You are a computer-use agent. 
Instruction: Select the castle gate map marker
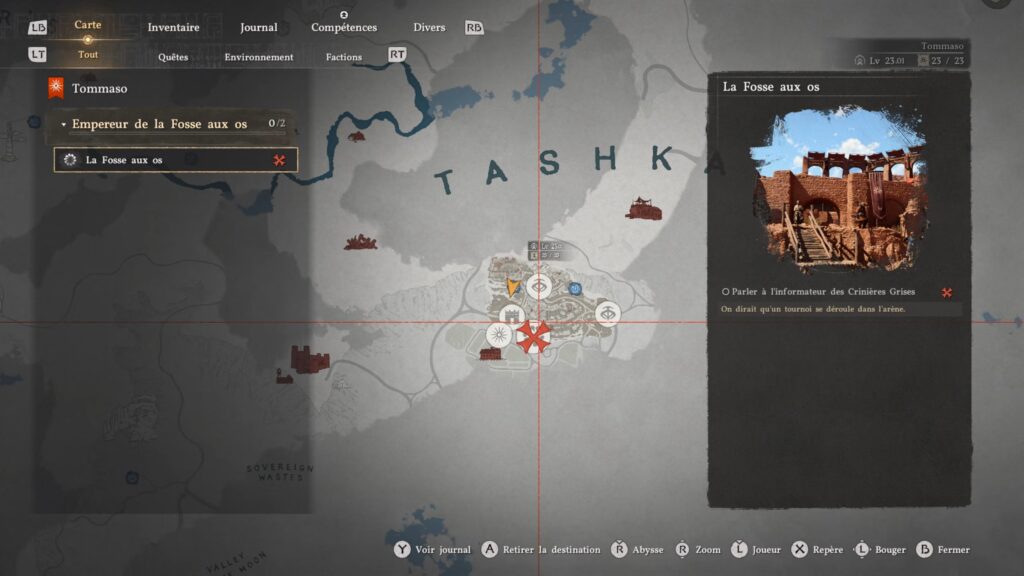(x=512, y=316)
